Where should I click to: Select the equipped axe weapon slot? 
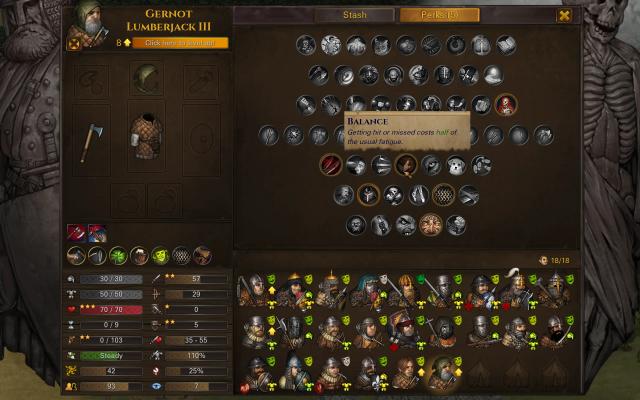[x=91, y=140]
